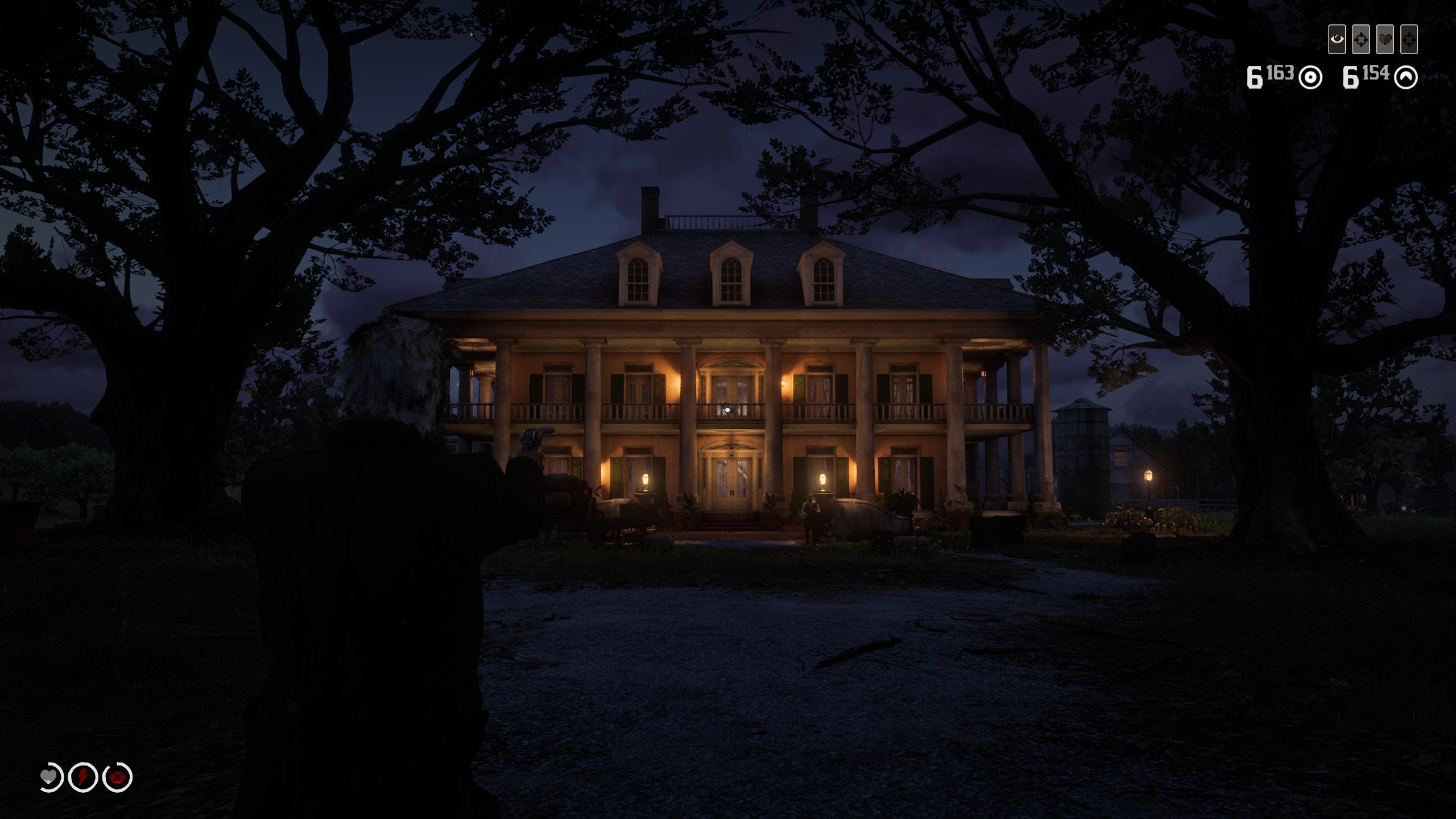
Task: Click the upward chevron ammo type icon
Action: tap(1406, 78)
